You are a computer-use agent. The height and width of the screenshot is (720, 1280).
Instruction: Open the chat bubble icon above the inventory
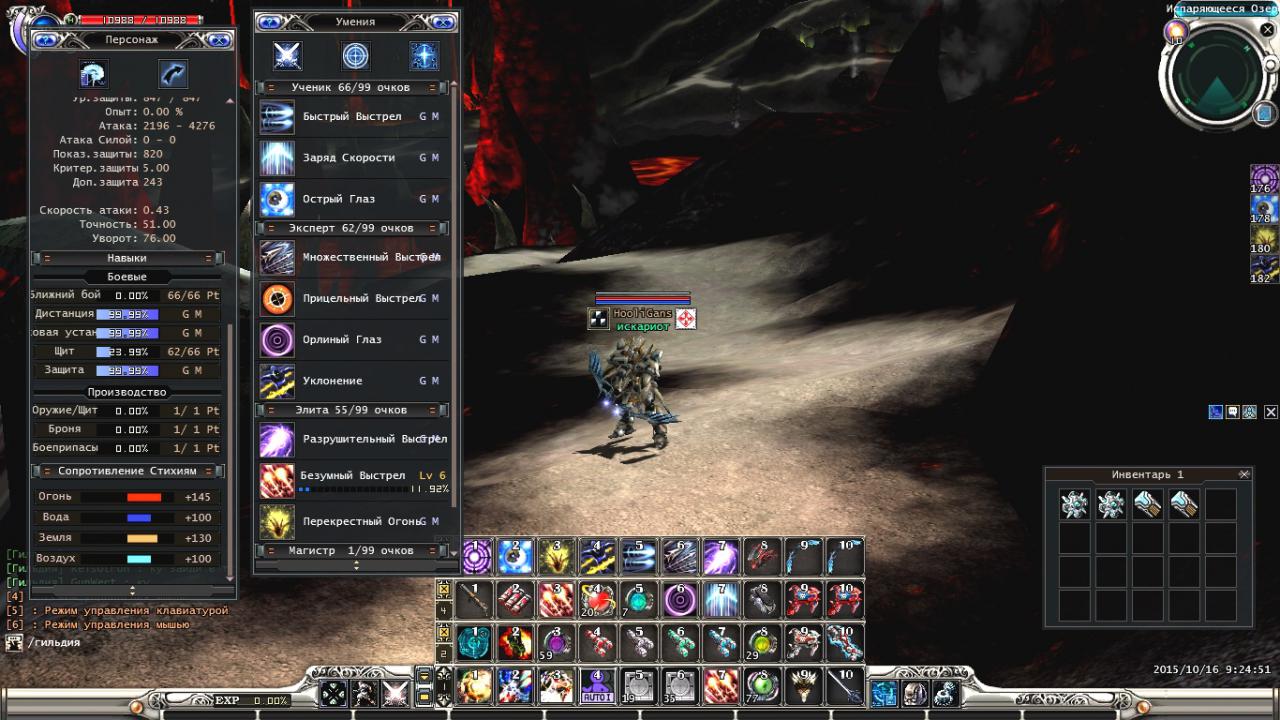coord(1233,412)
